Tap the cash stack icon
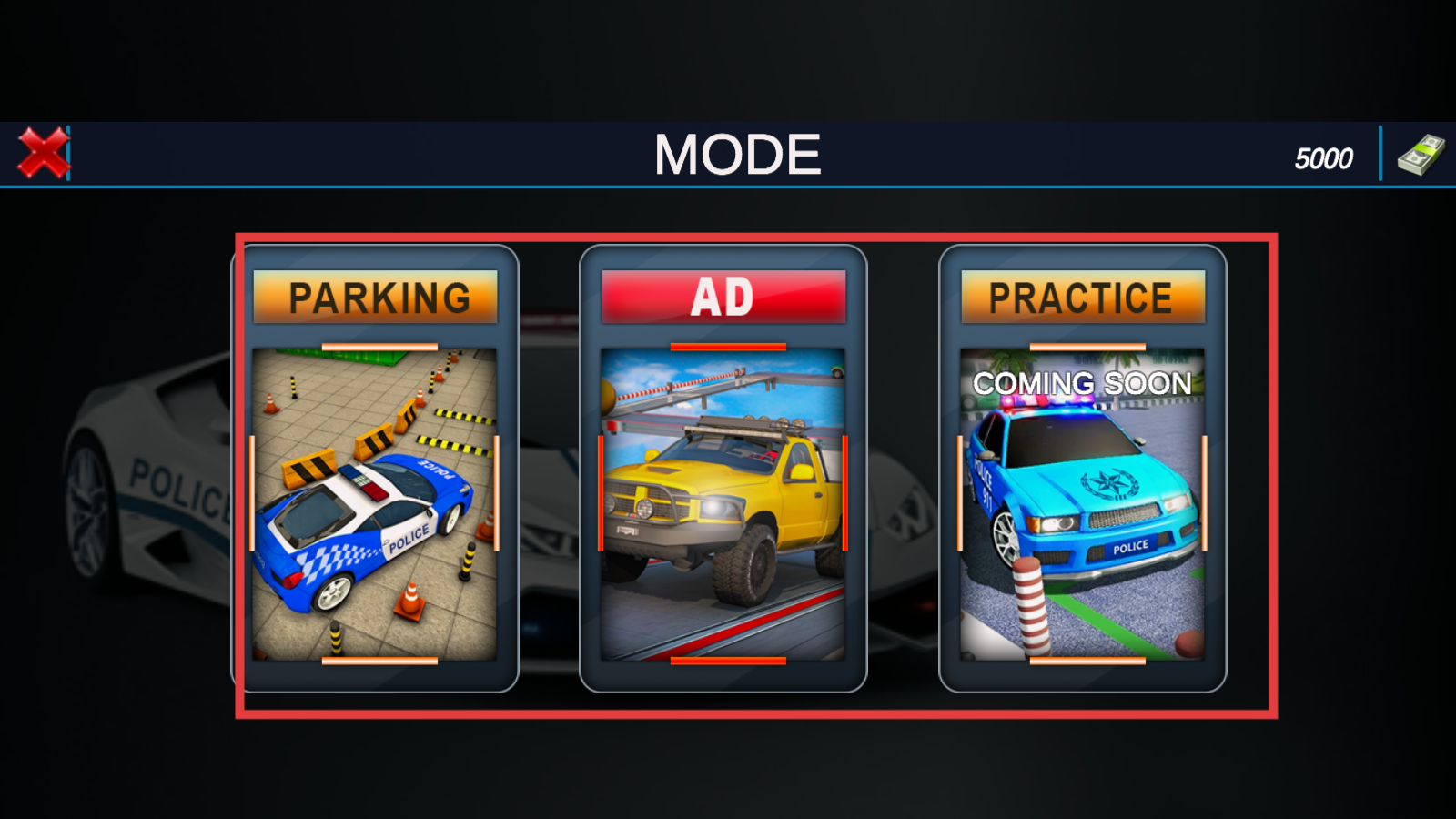1456x819 pixels. pos(1421,155)
